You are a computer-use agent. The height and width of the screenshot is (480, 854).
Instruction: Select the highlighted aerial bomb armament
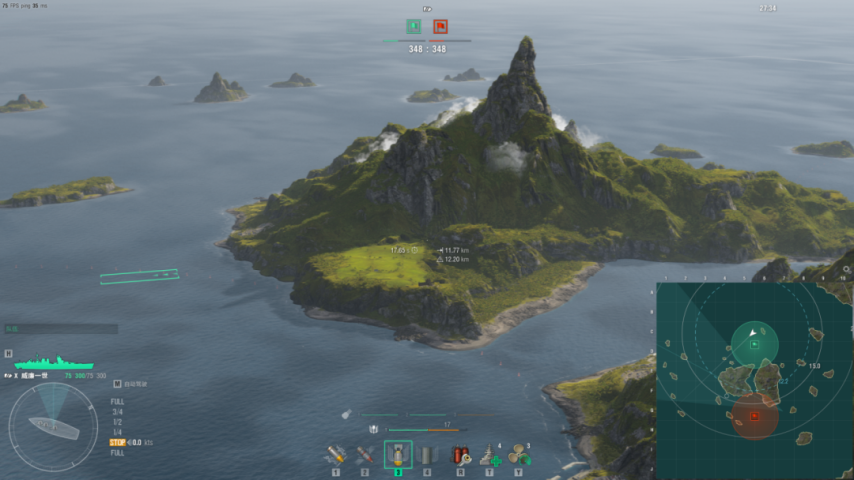[398, 455]
